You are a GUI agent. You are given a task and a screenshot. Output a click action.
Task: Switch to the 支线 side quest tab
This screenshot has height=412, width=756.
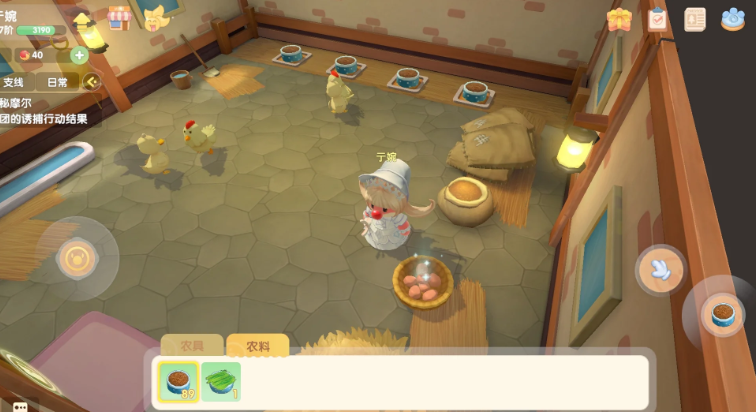pyautogui.click(x=13, y=82)
